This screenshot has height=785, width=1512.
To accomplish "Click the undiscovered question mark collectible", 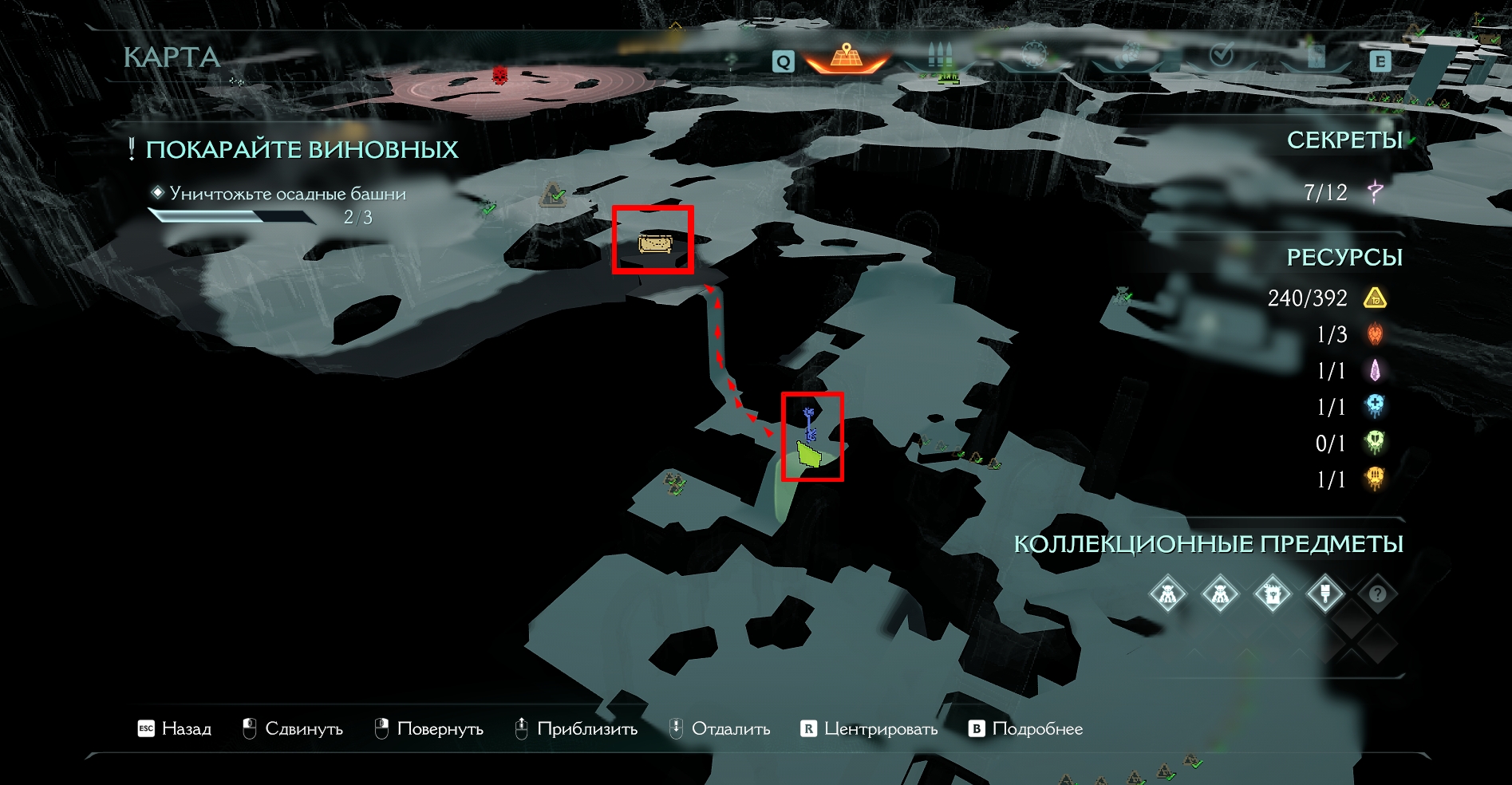I will [x=1377, y=594].
